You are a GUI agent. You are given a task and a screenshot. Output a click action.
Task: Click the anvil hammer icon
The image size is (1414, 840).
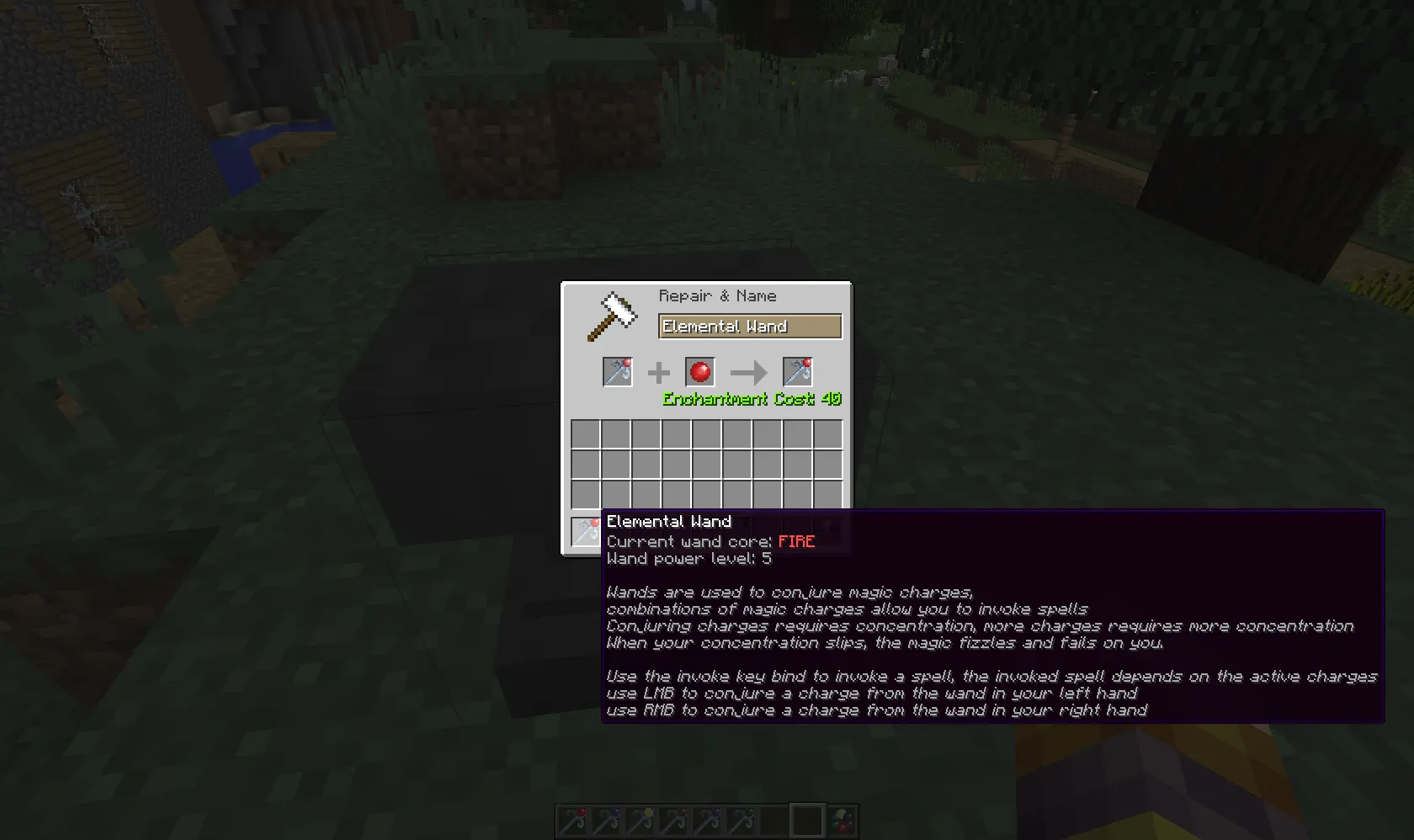pyautogui.click(x=612, y=316)
